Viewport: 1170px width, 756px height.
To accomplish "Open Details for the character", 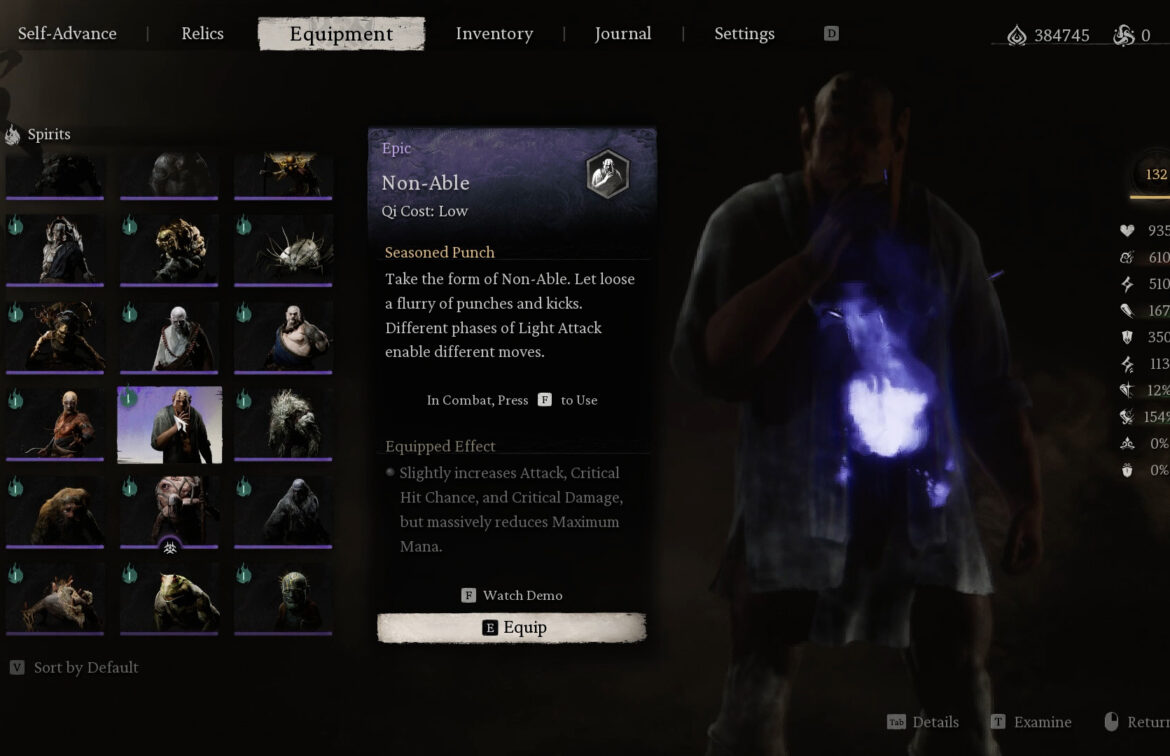I will point(923,722).
